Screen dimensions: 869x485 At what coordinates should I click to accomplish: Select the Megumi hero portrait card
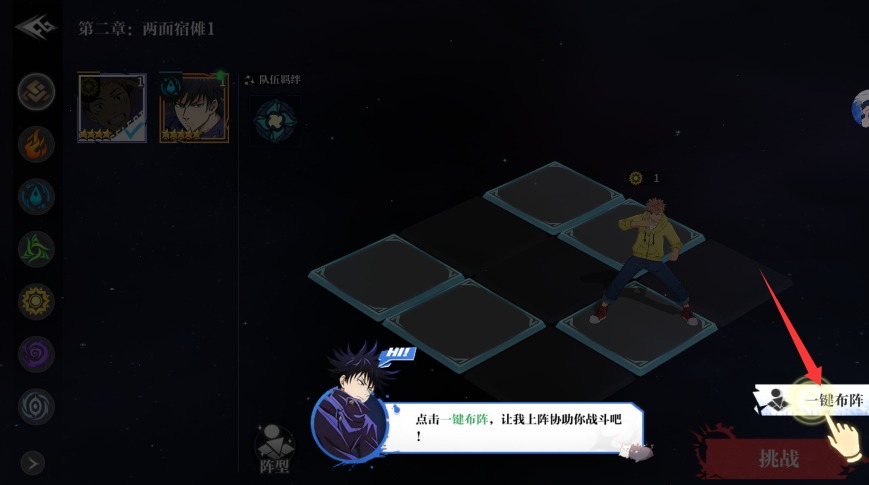pyautogui.click(x=194, y=108)
